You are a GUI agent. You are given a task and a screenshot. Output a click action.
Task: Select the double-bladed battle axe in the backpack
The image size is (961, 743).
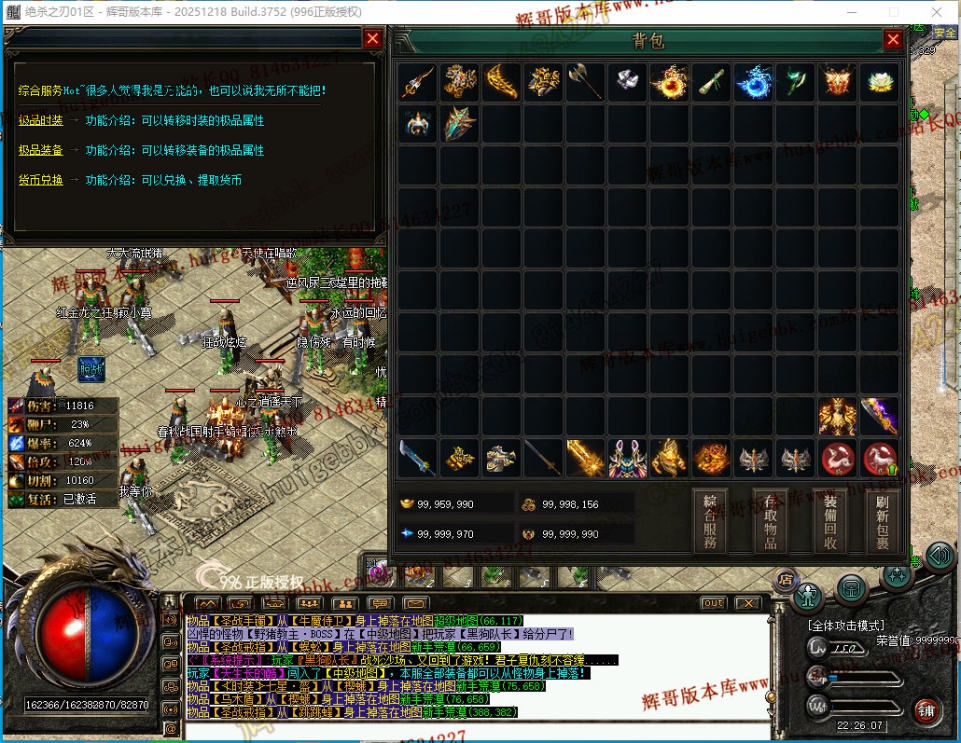[x=585, y=81]
